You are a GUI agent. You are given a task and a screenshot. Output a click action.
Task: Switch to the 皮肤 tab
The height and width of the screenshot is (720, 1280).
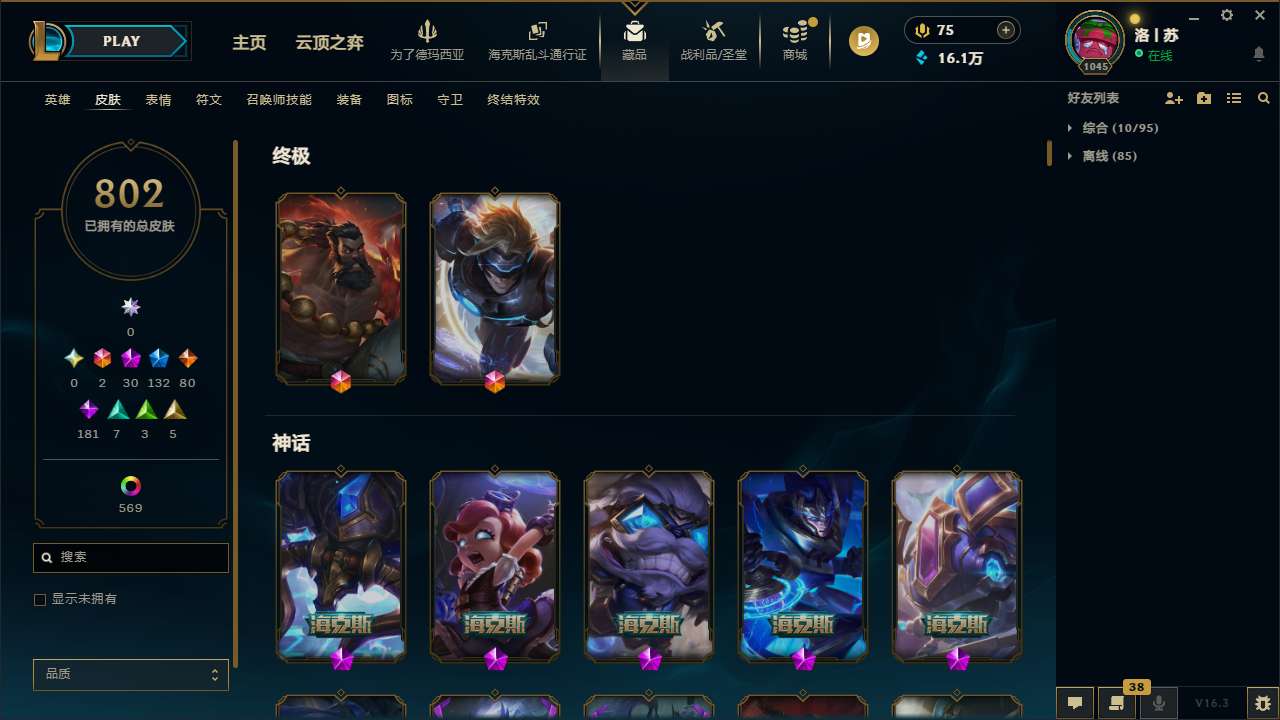click(108, 100)
